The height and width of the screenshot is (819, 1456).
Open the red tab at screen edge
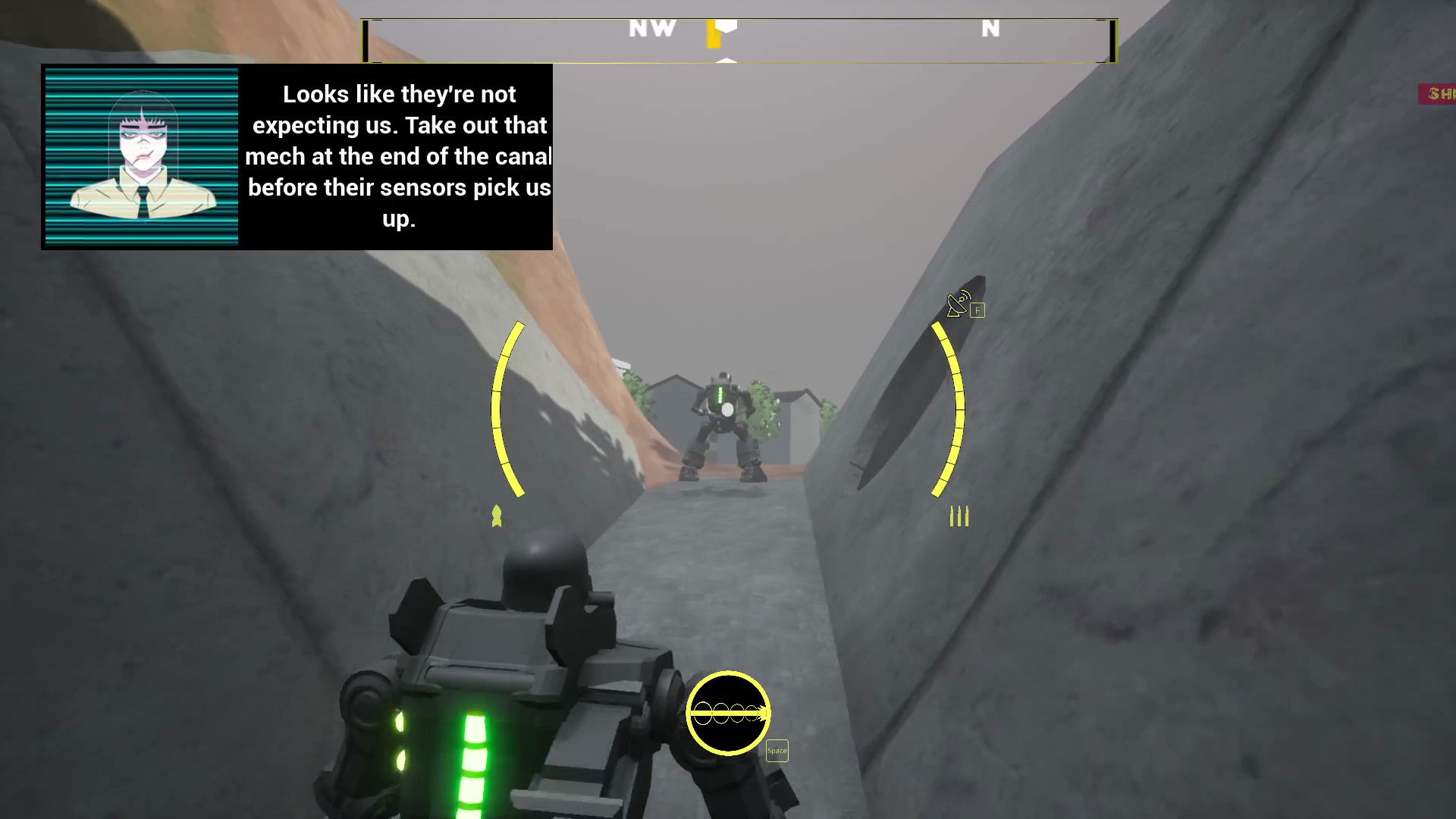point(1438,94)
